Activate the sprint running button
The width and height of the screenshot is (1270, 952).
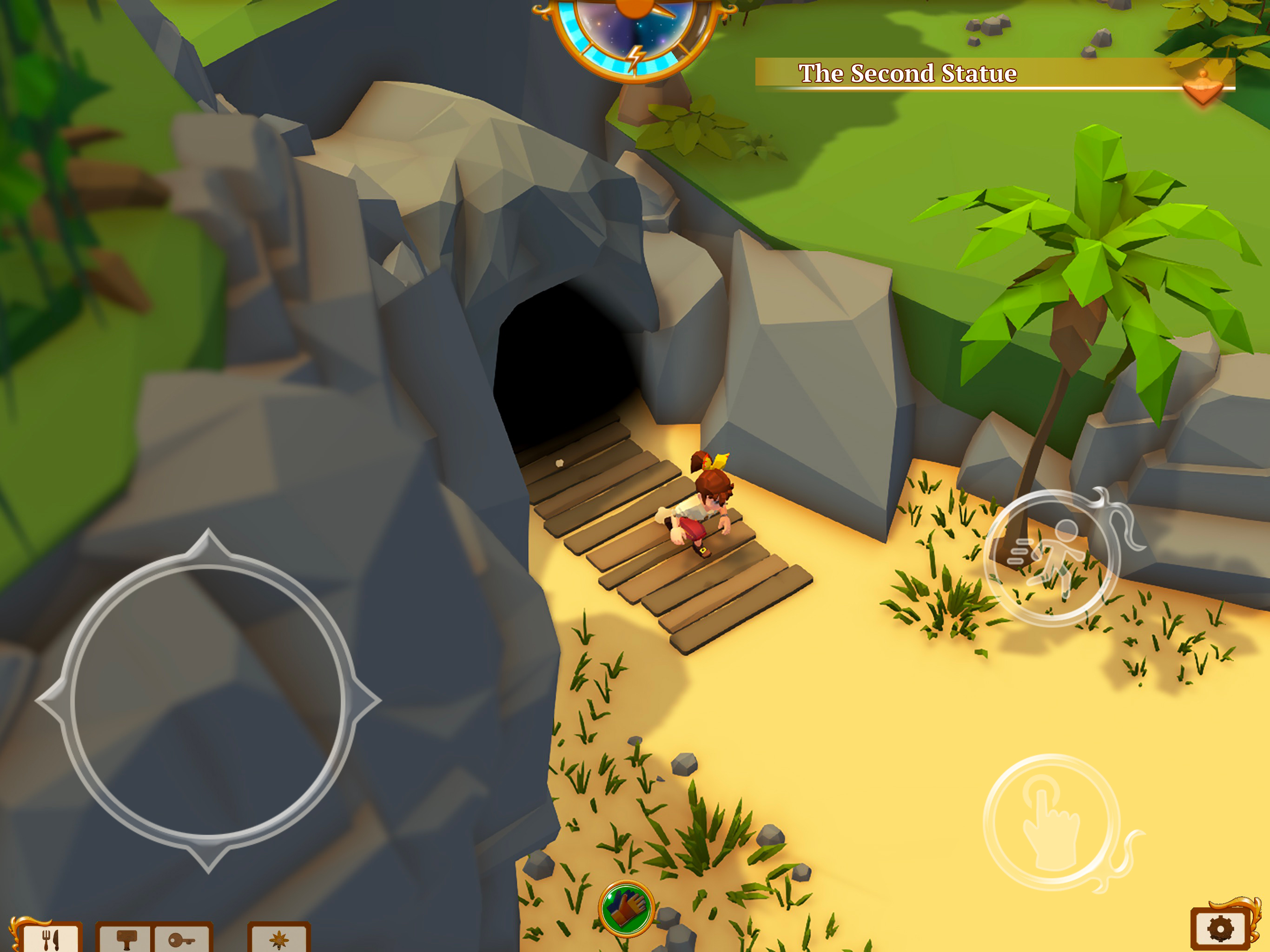point(1052,558)
